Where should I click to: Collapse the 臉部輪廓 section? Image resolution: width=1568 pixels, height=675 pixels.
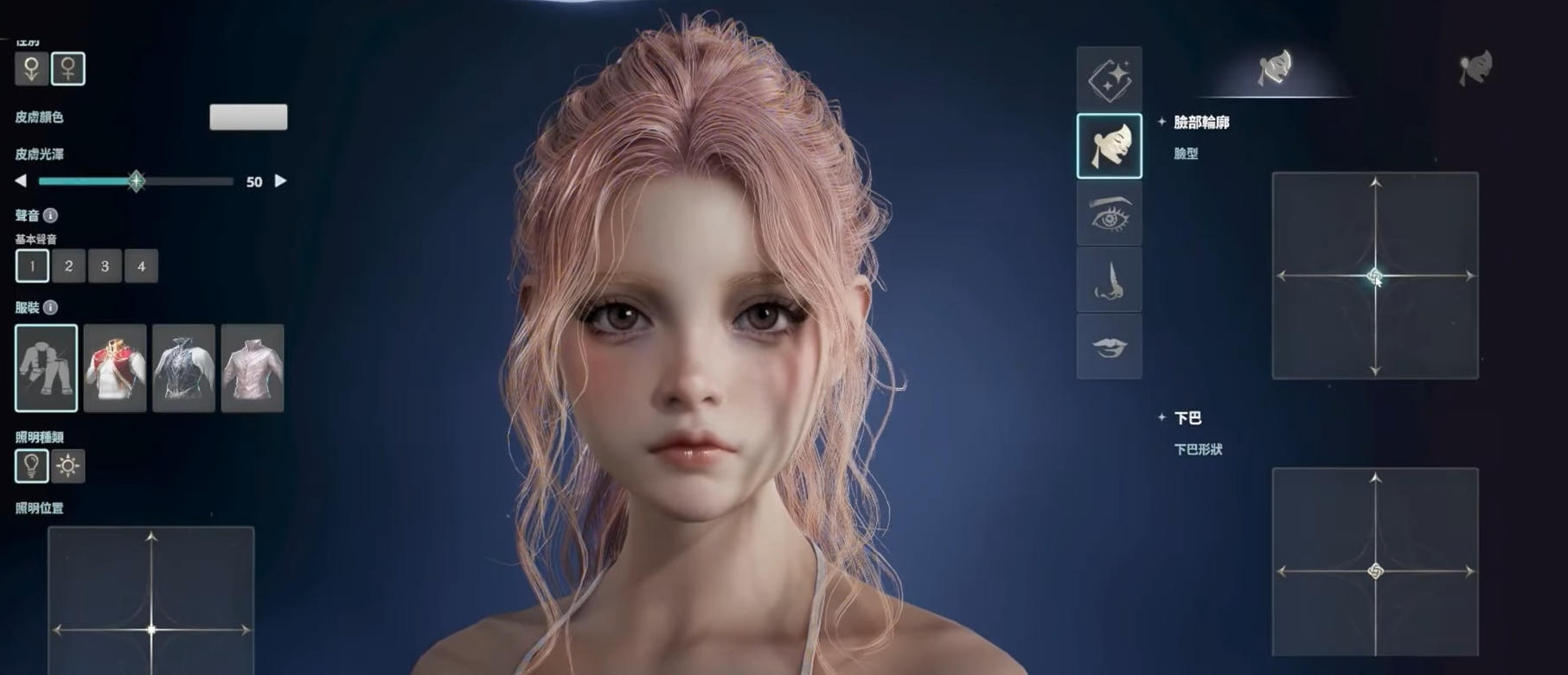[1163, 124]
